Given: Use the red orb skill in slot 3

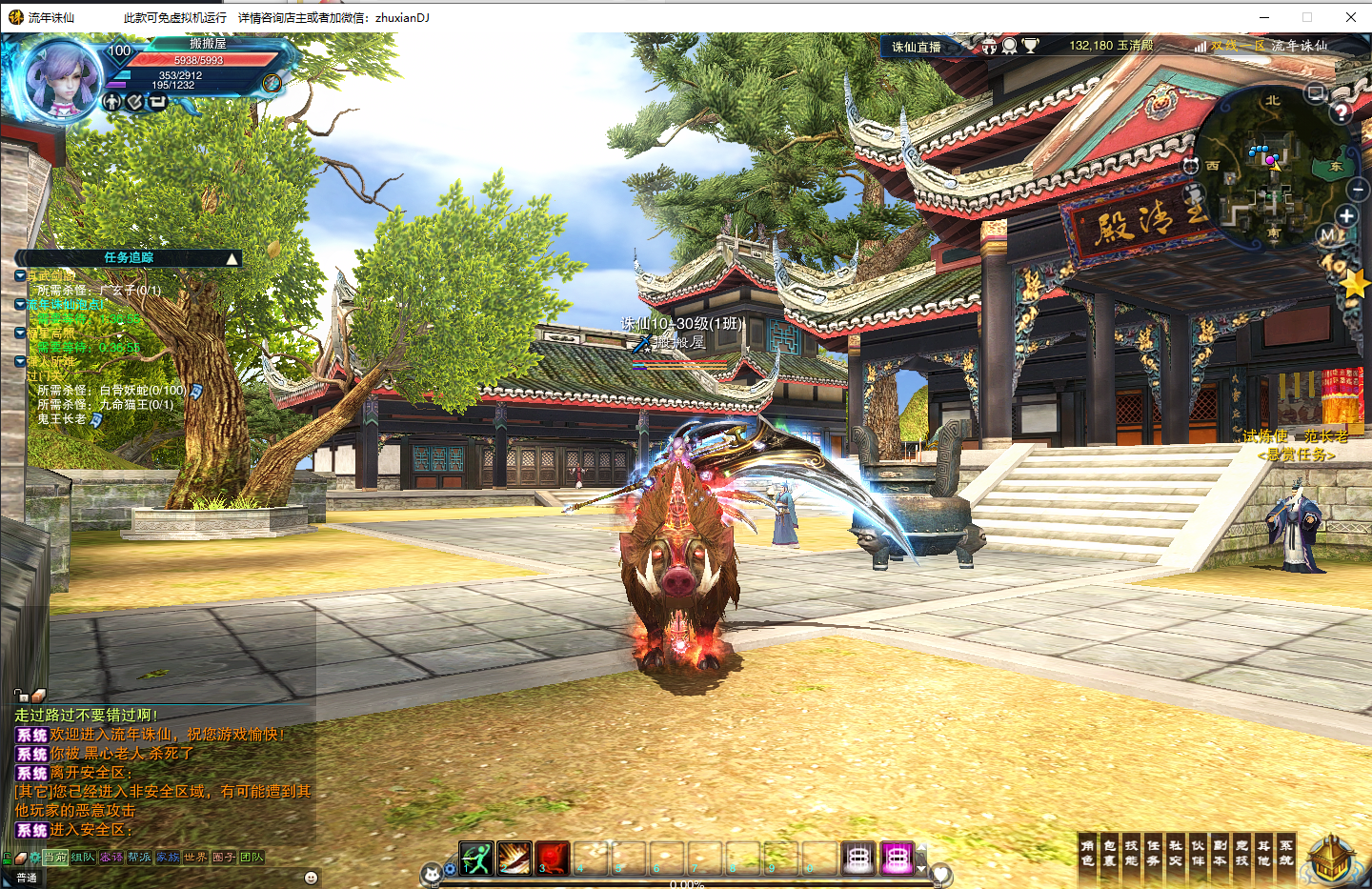Looking at the screenshot, I should point(552,858).
